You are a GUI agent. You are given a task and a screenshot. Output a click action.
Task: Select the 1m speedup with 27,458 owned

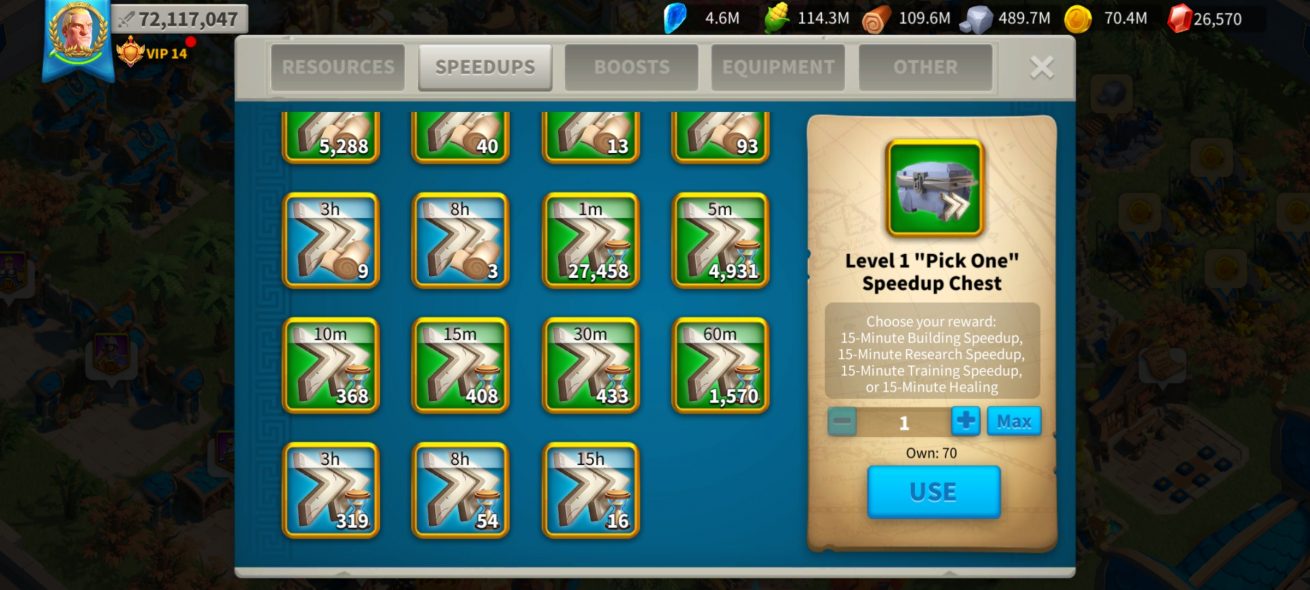point(591,240)
